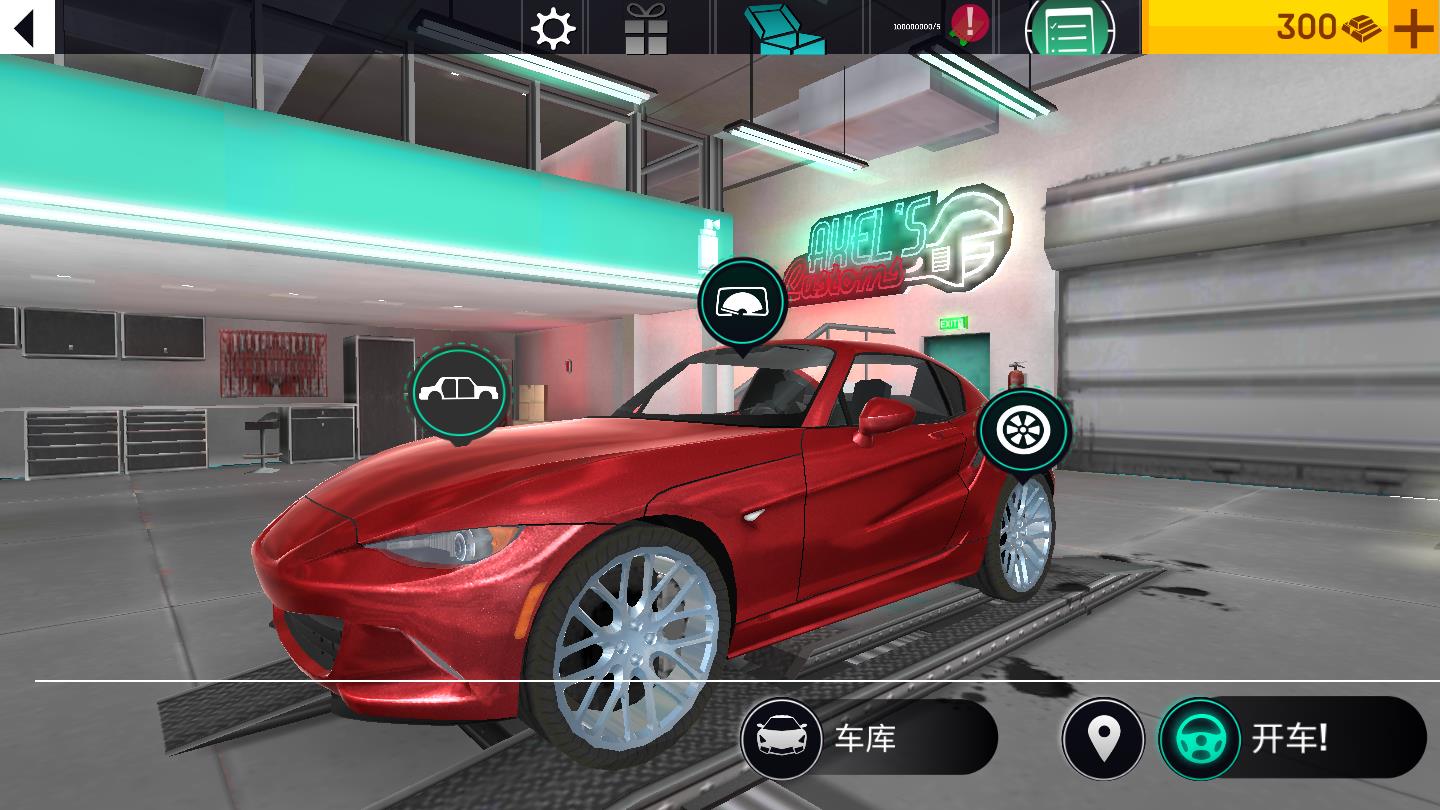Open the checklist tasks icon
Screen dimensions: 1440x810
(x=1069, y=28)
